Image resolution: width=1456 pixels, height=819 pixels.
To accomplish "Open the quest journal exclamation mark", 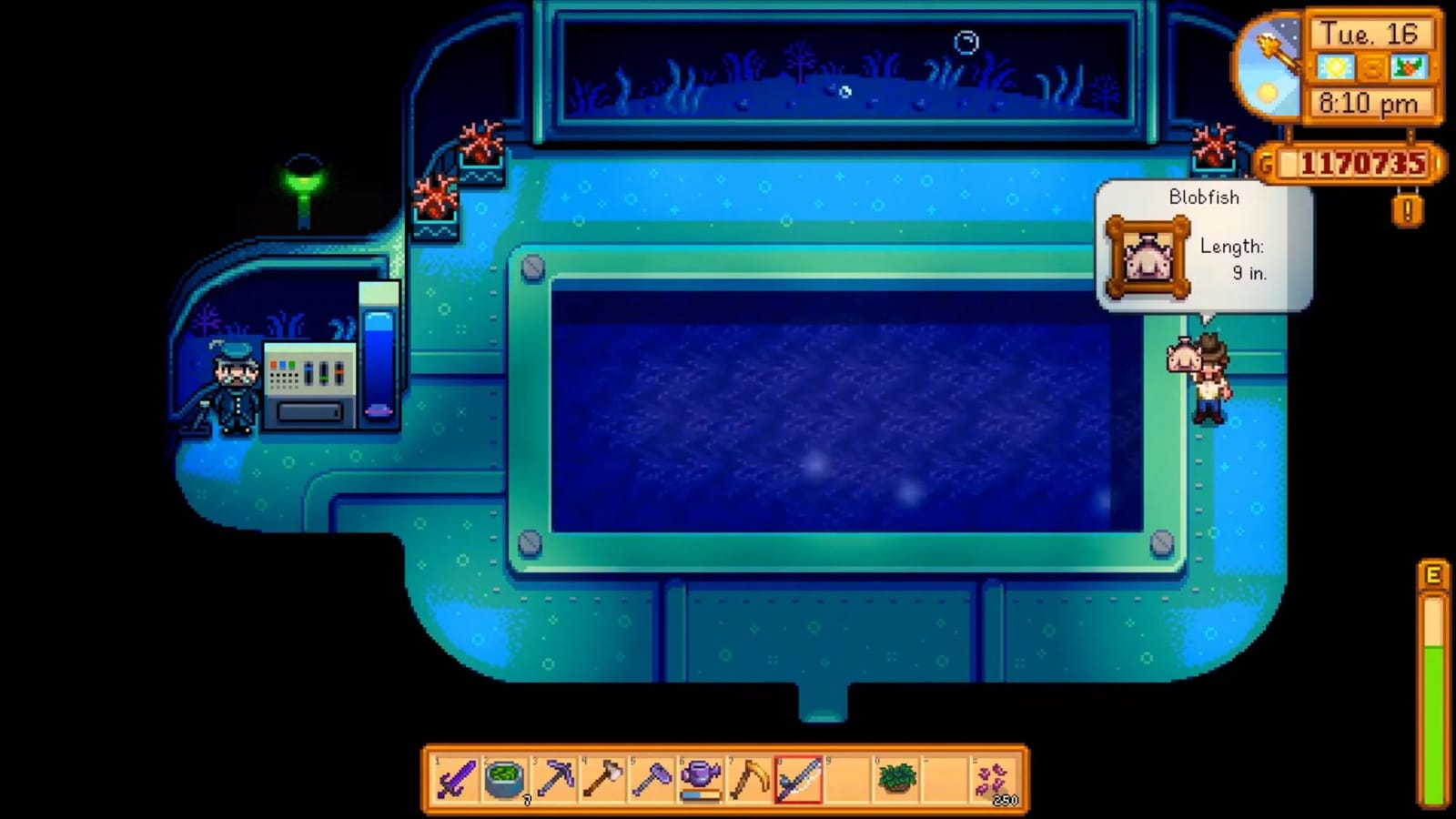I will [1408, 208].
